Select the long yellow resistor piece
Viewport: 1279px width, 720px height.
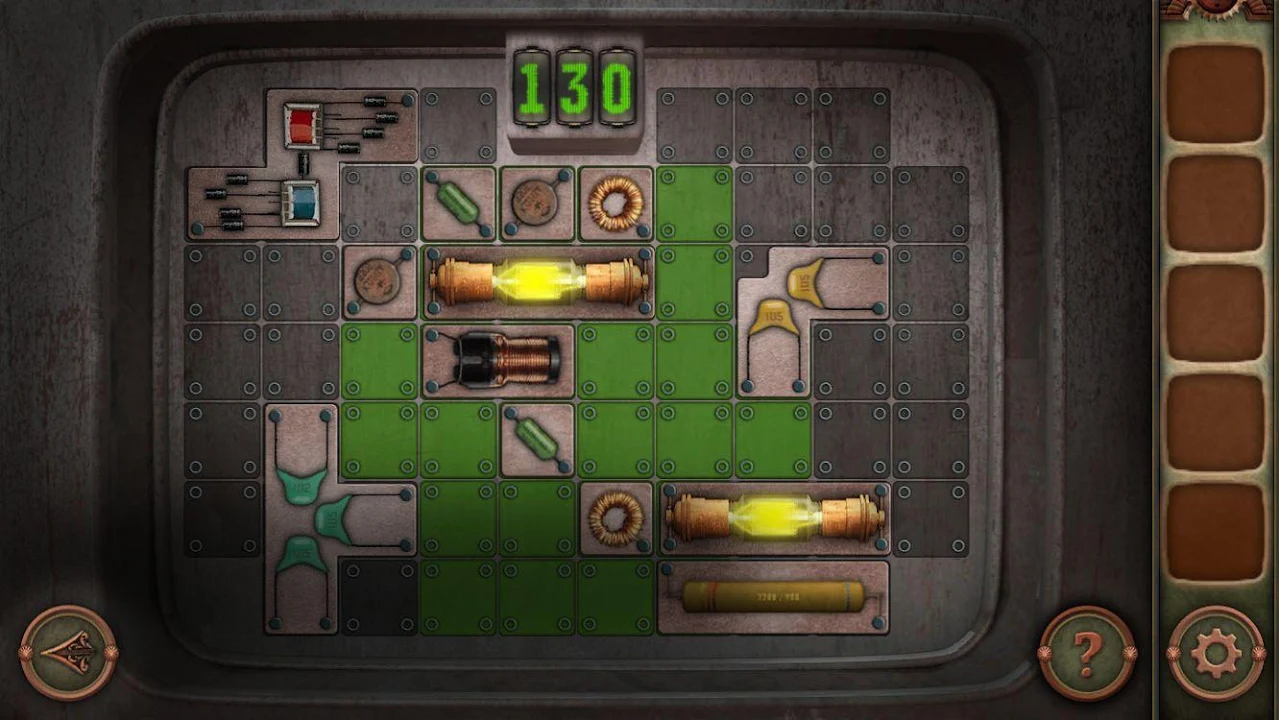pos(773,598)
